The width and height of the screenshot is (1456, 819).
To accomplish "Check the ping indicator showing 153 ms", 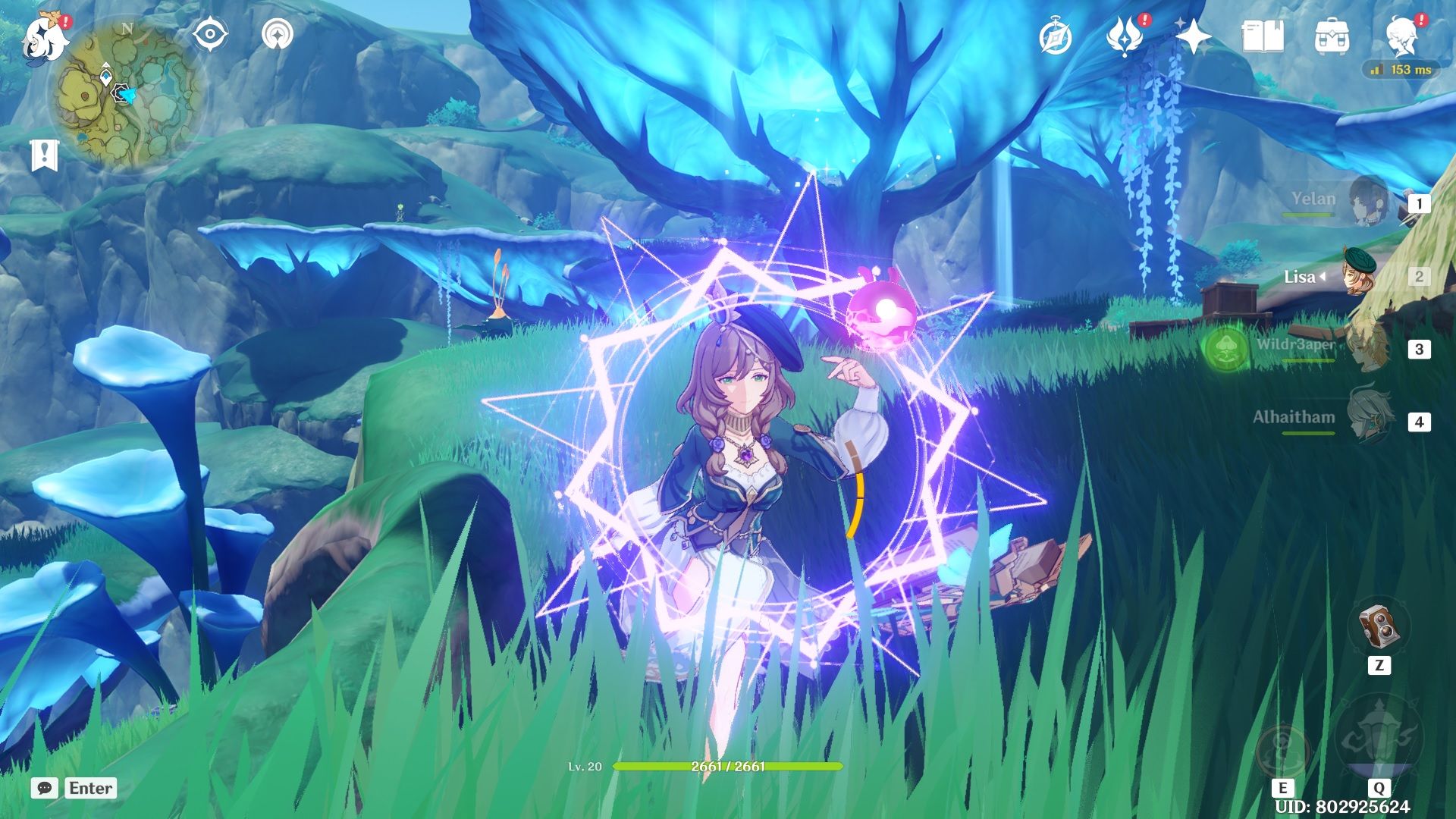I will (1401, 68).
